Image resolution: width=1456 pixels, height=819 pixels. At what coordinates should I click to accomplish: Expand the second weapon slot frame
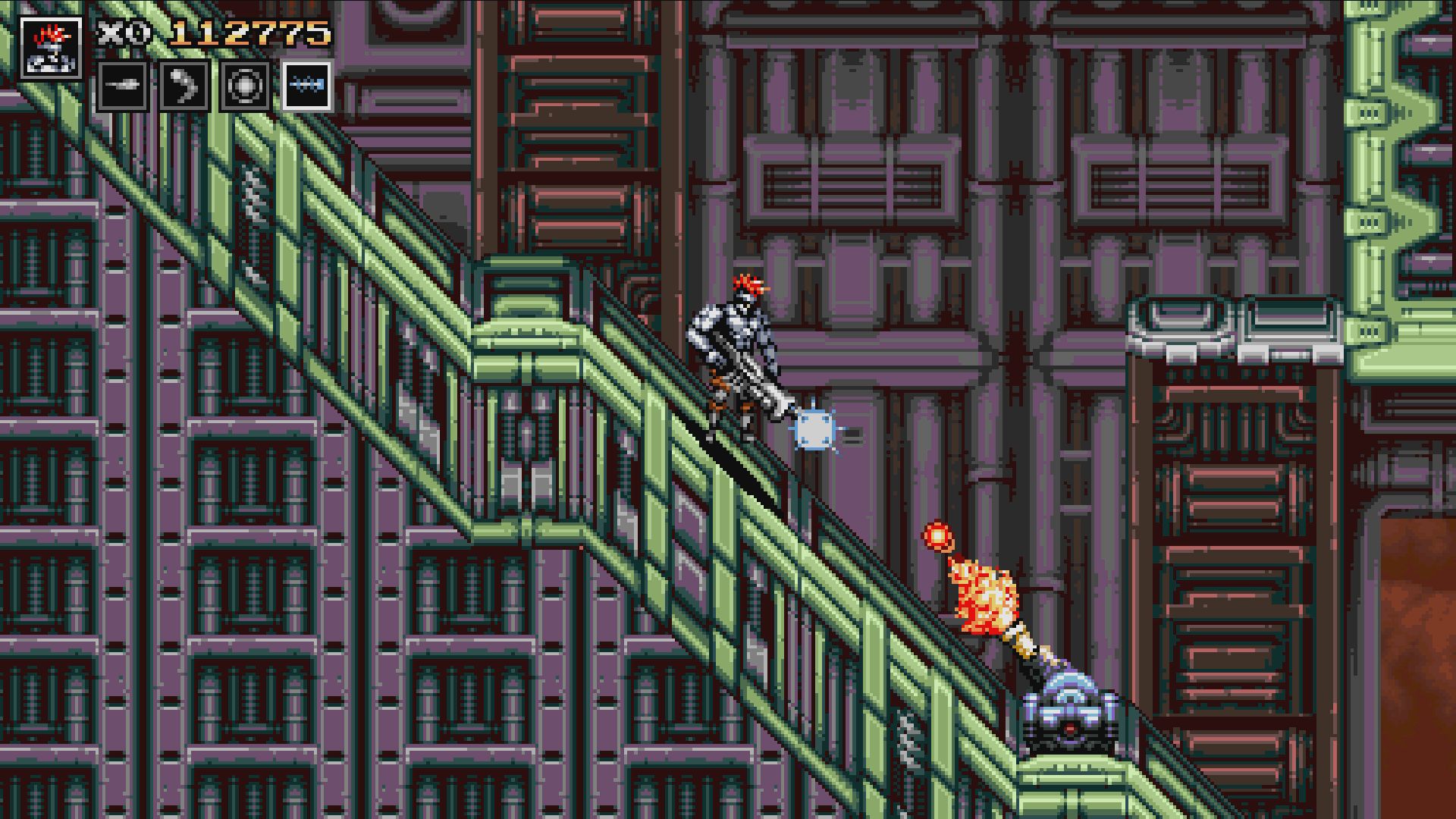tap(184, 86)
